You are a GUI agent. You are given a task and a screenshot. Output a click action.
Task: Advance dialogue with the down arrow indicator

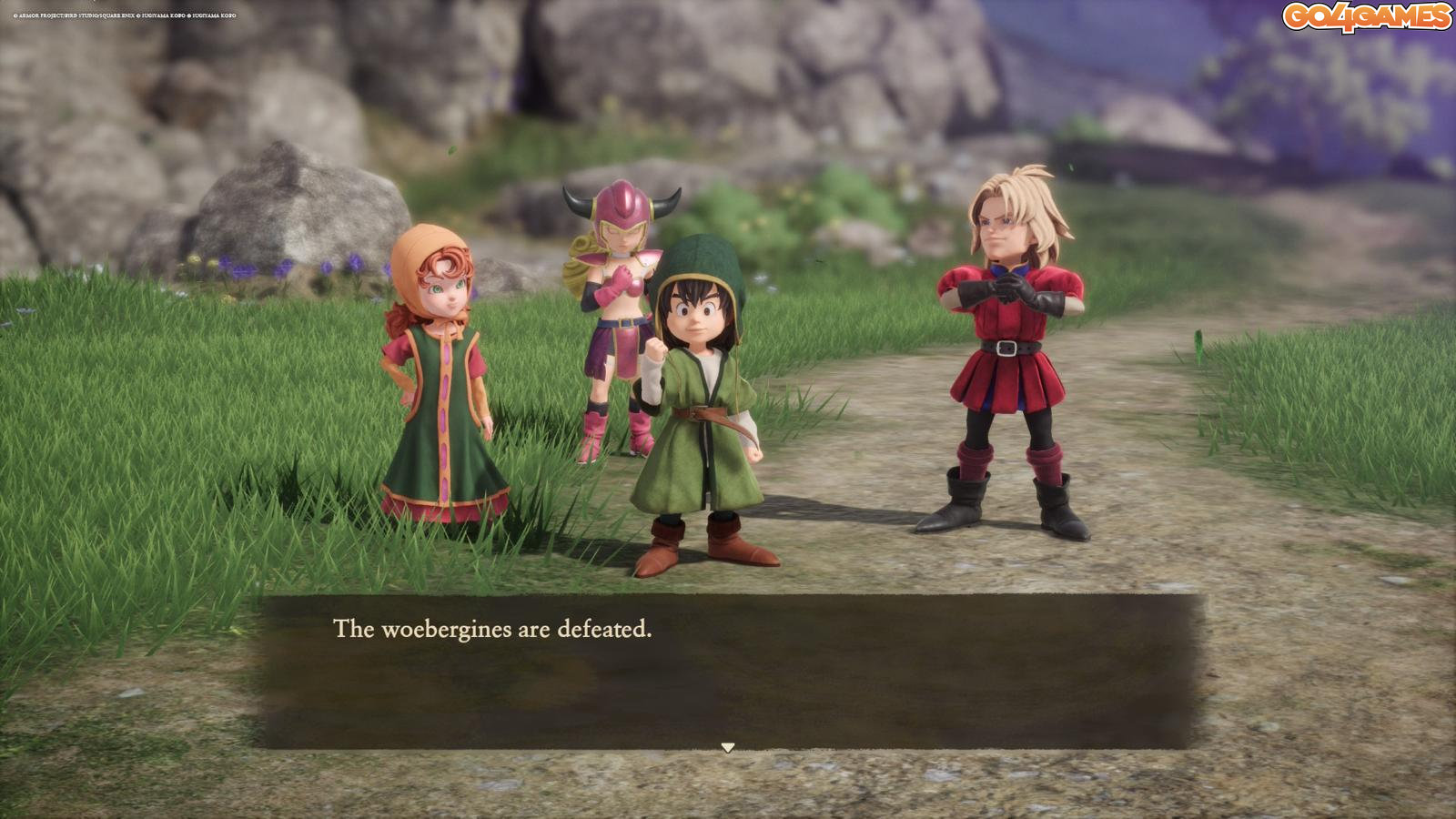click(x=727, y=747)
